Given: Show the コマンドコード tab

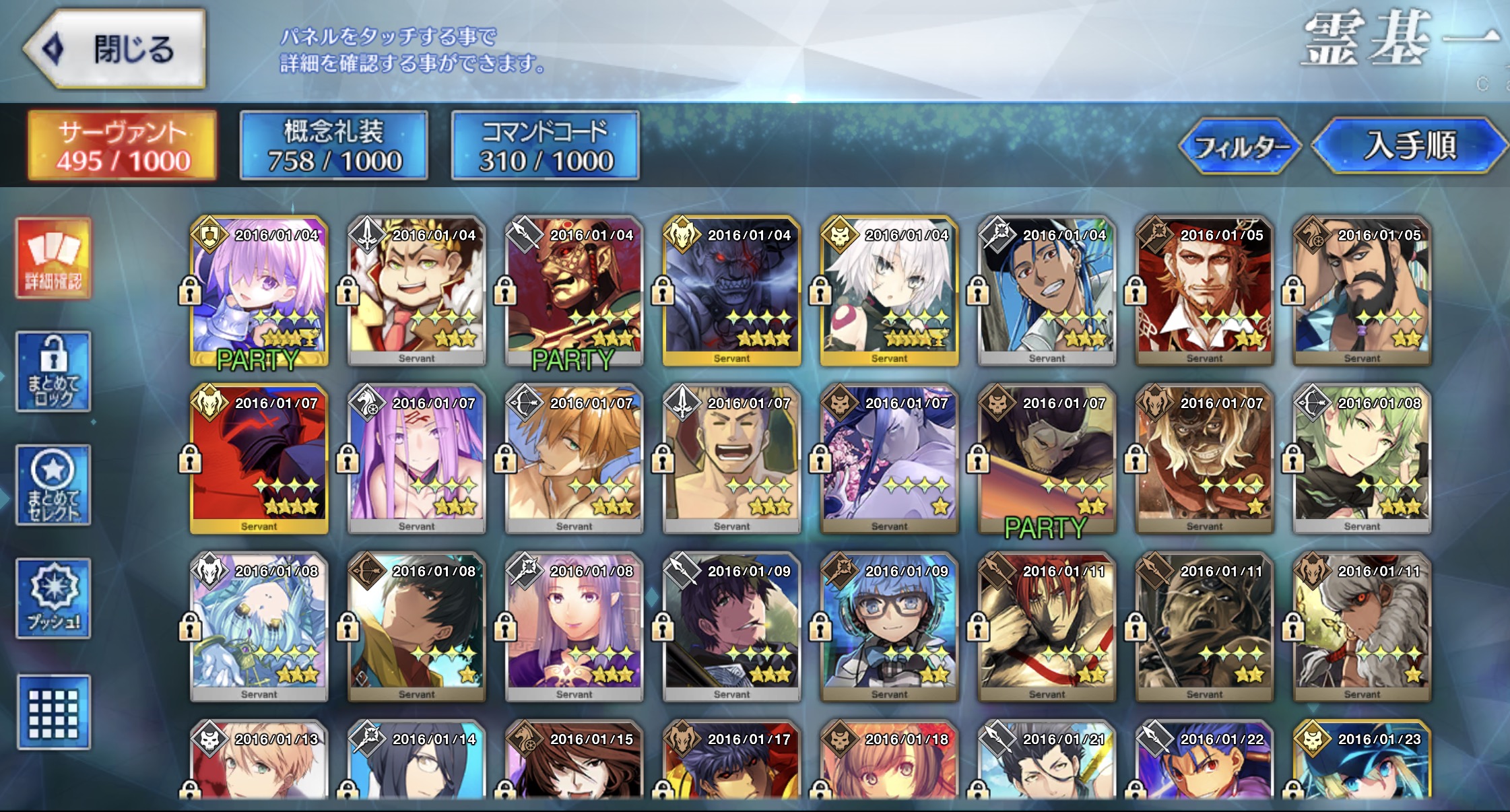Looking at the screenshot, I should [x=545, y=145].
